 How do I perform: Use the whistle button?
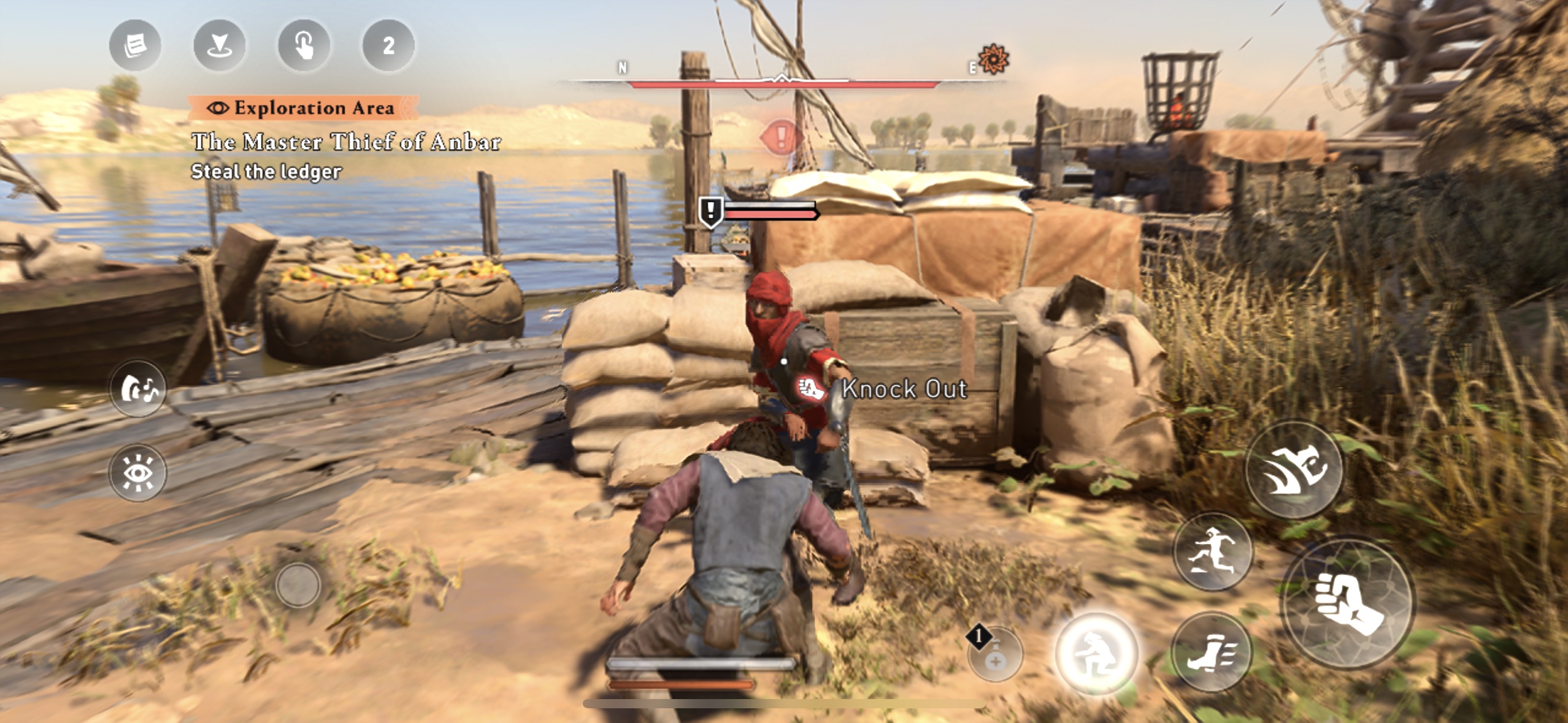point(138,389)
